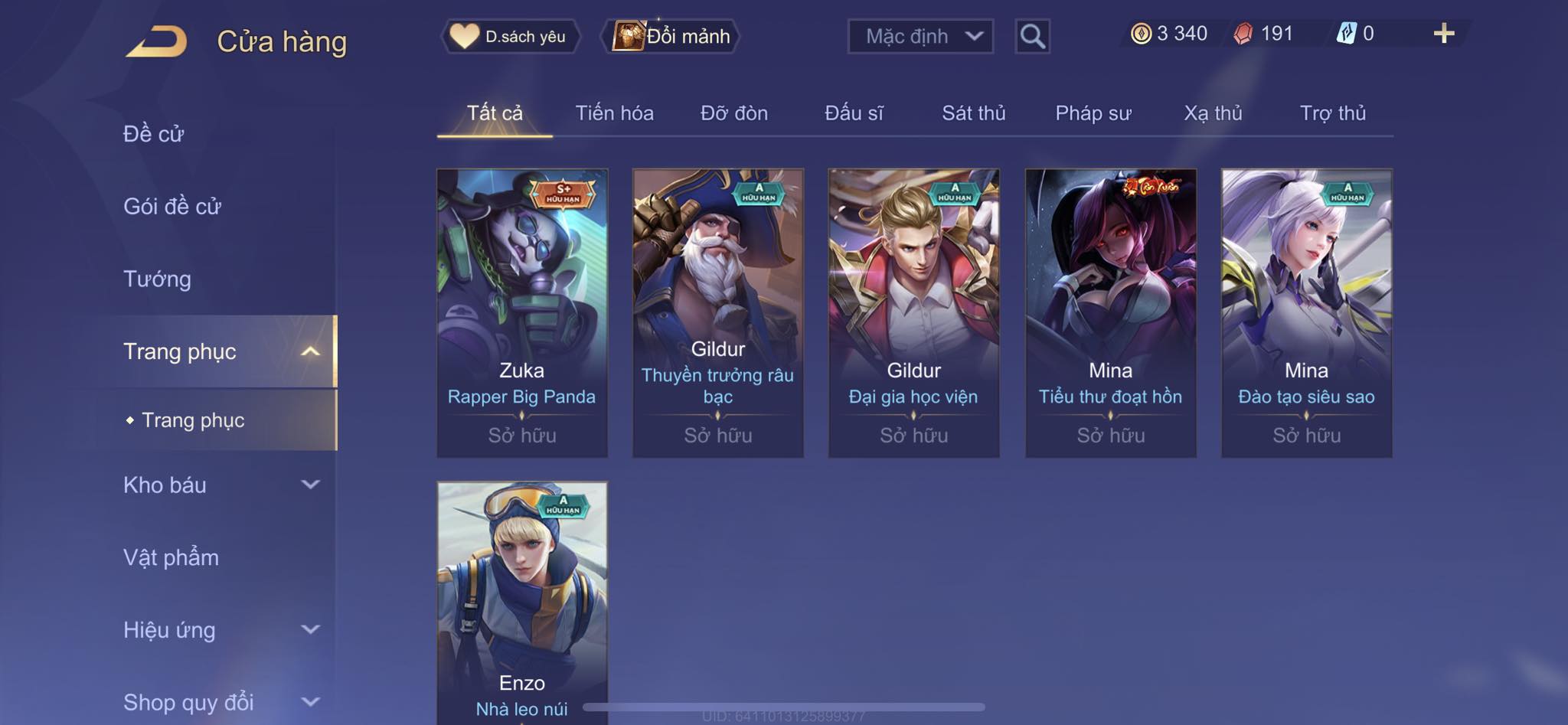Choose the Trợ thủ tab
Screen dimensions: 1568x725
(x=1332, y=113)
